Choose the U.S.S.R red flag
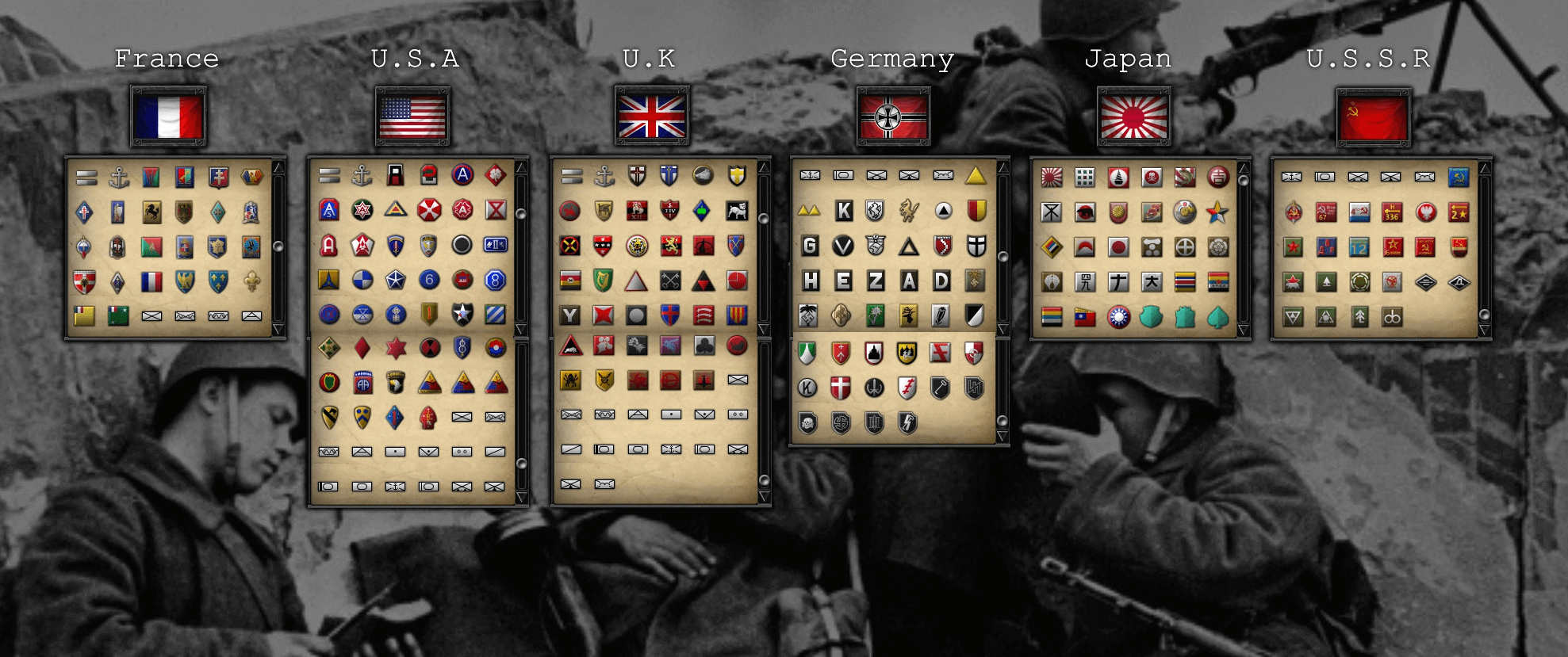The height and width of the screenshot is (657, 1568). point(1373,117)
